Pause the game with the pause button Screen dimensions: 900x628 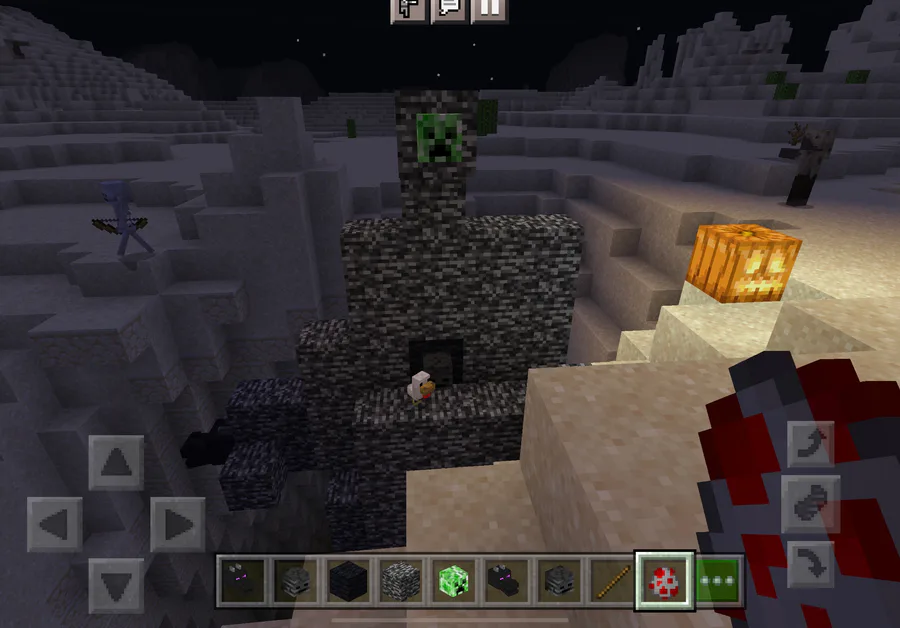489,9
